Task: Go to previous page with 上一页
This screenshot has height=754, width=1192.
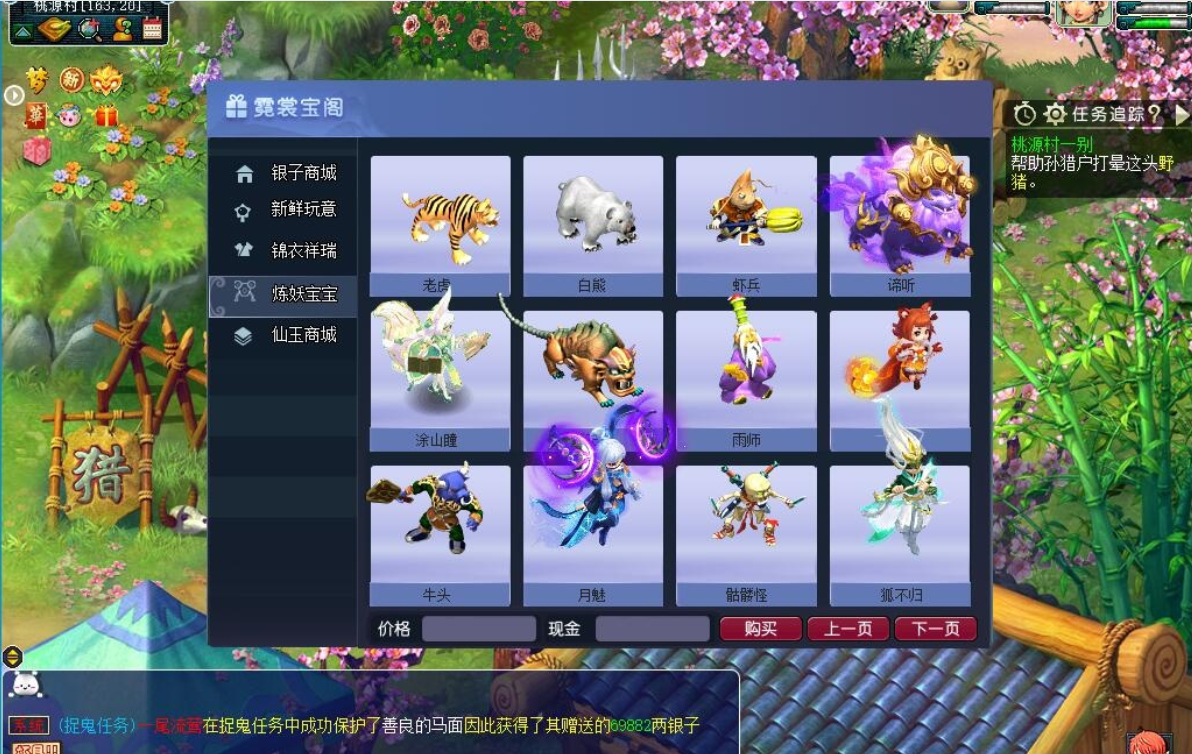Action: pos(848,629)
